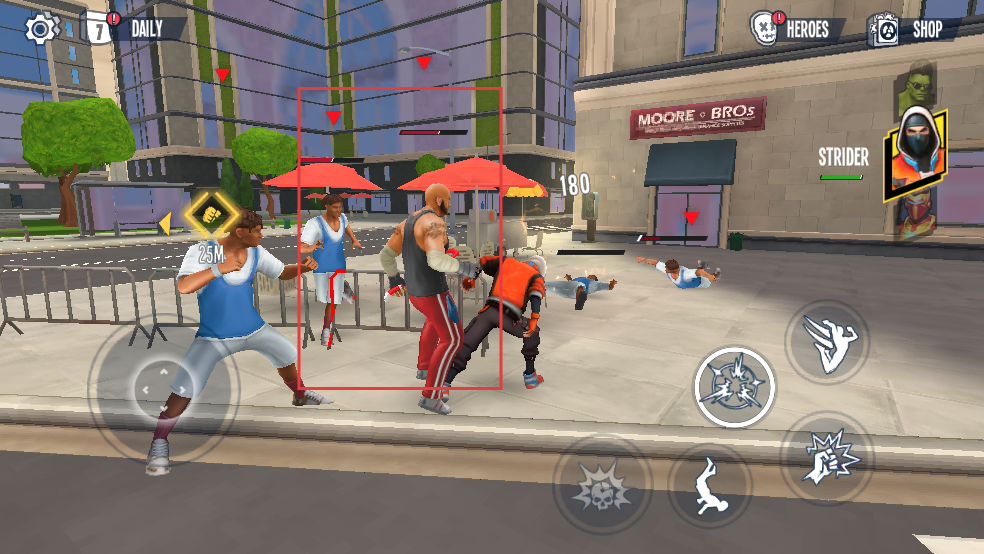Image resolution: width=984 pixels, height=554 pixels.
Task: Activate the flying kick attack button
Action: click(826, 342)
